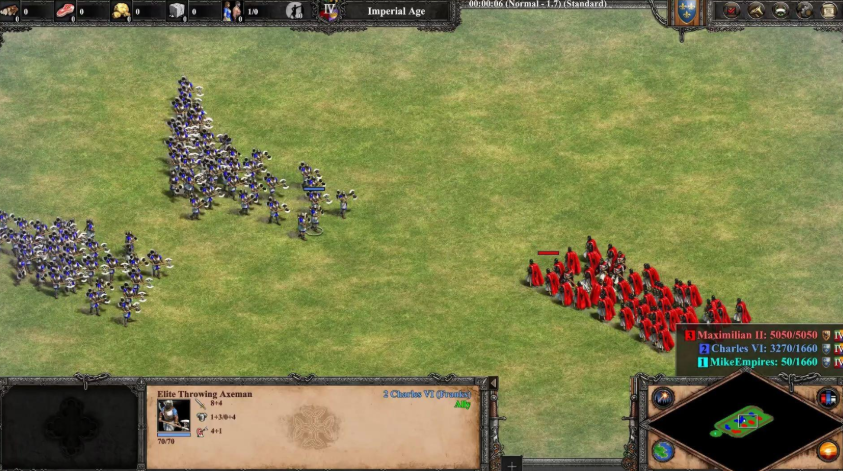
Task: Click the idle villager icon in top bar
Action: coord(295,11)
